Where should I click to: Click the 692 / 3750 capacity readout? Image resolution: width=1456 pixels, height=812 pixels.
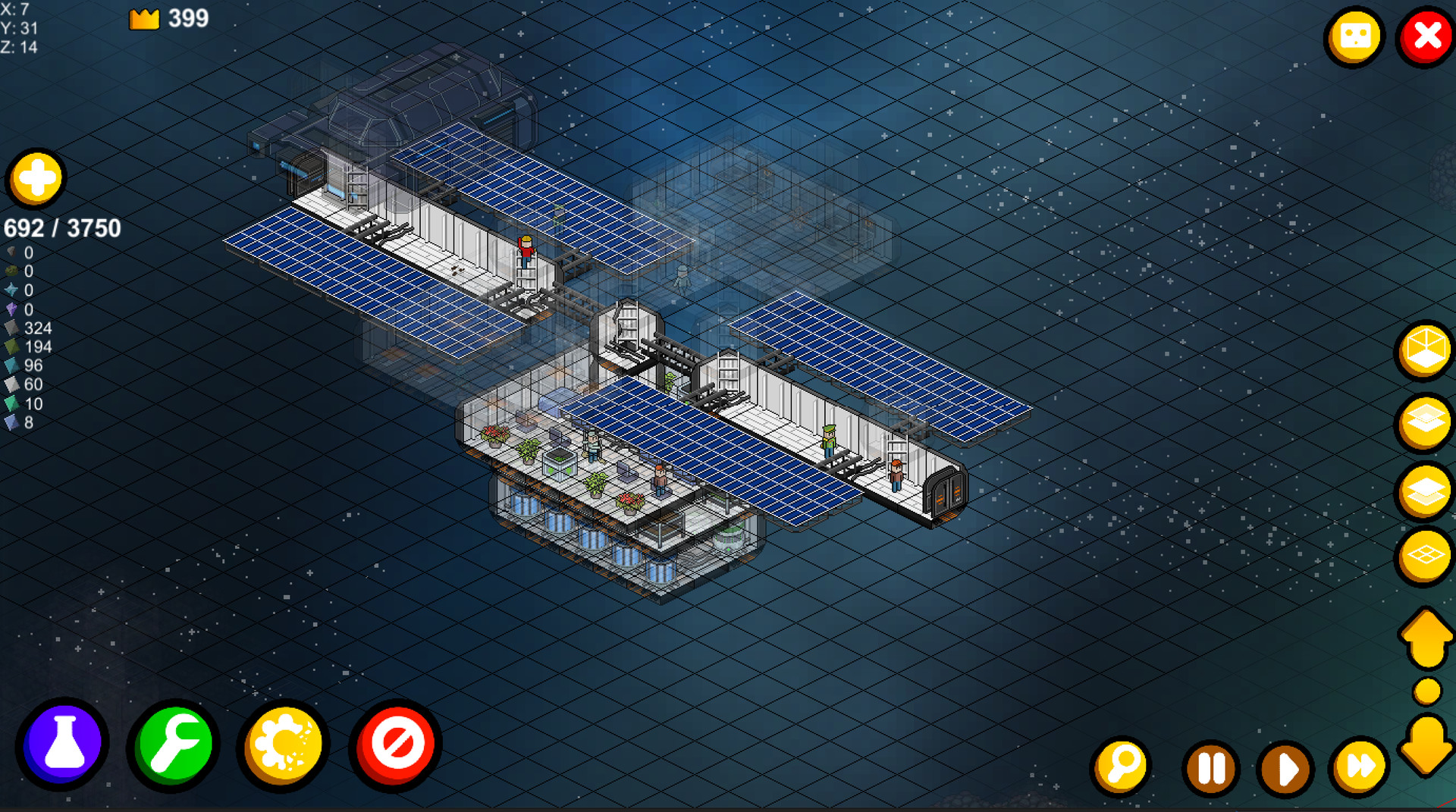(63, 227)
